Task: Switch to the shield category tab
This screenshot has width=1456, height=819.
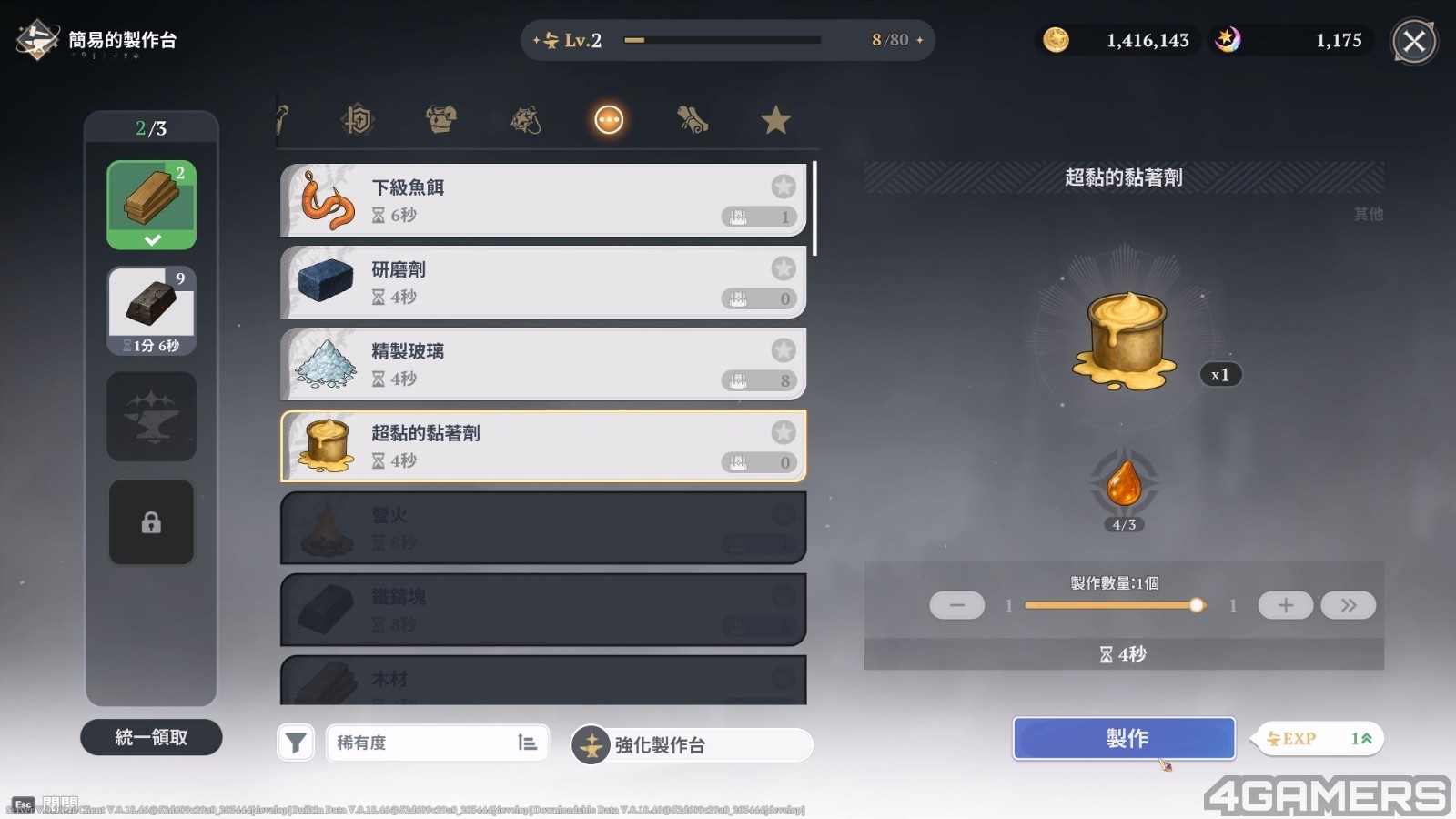Action: 358,120
